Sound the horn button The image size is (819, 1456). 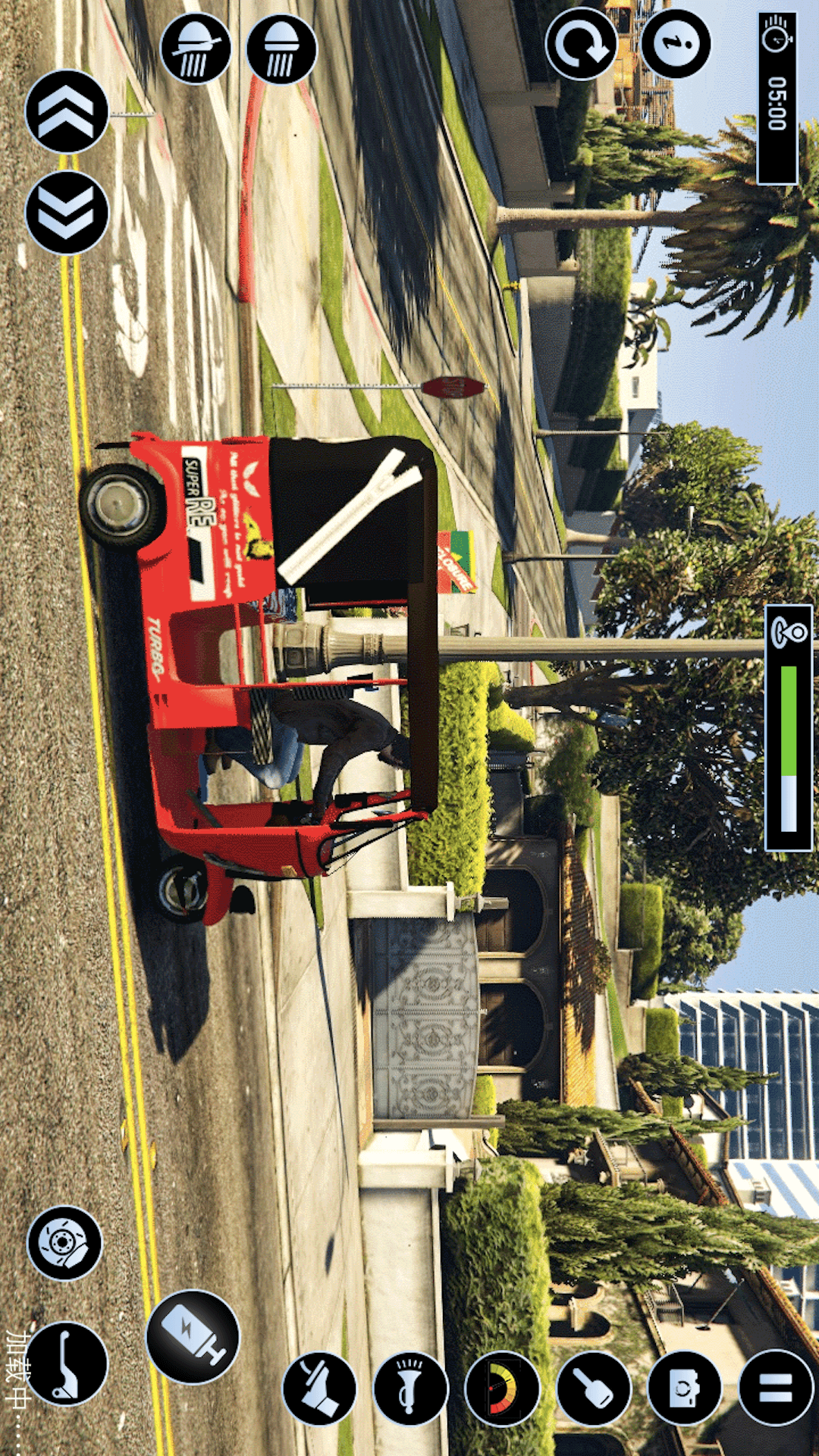(410, 1389)
